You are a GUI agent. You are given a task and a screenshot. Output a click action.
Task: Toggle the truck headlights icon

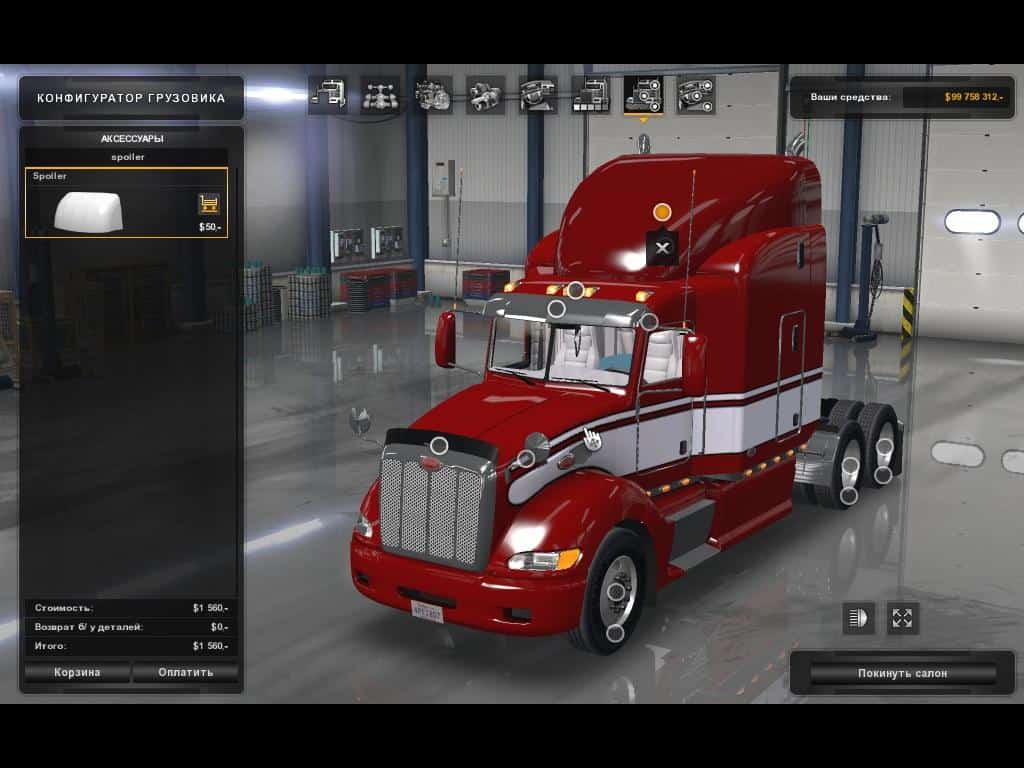858,618
